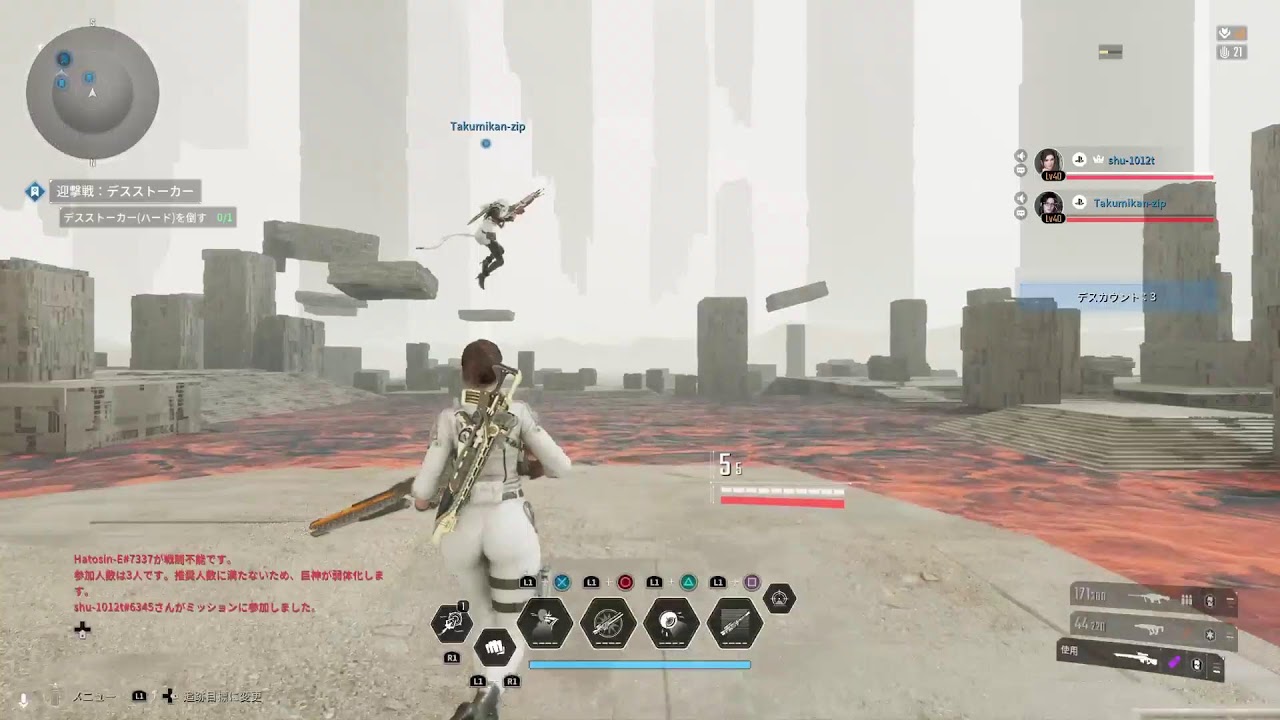This screenshot has width=1280, height=720.
Task: Activate the grappling hook skill icon
Action: pyautogui.click(x=452, y=624)
